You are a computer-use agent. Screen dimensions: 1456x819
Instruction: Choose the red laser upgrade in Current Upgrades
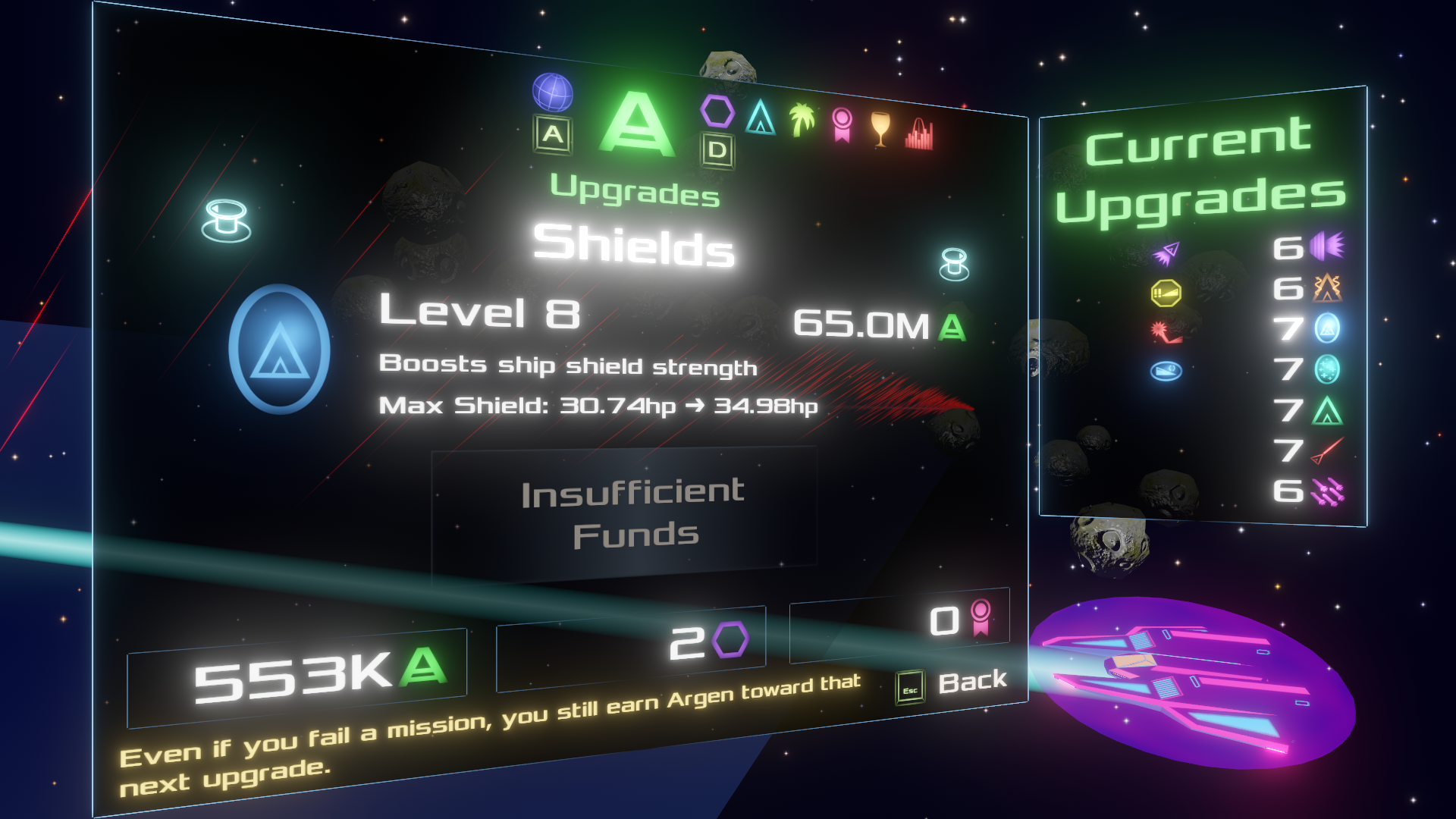(1326, 450)
